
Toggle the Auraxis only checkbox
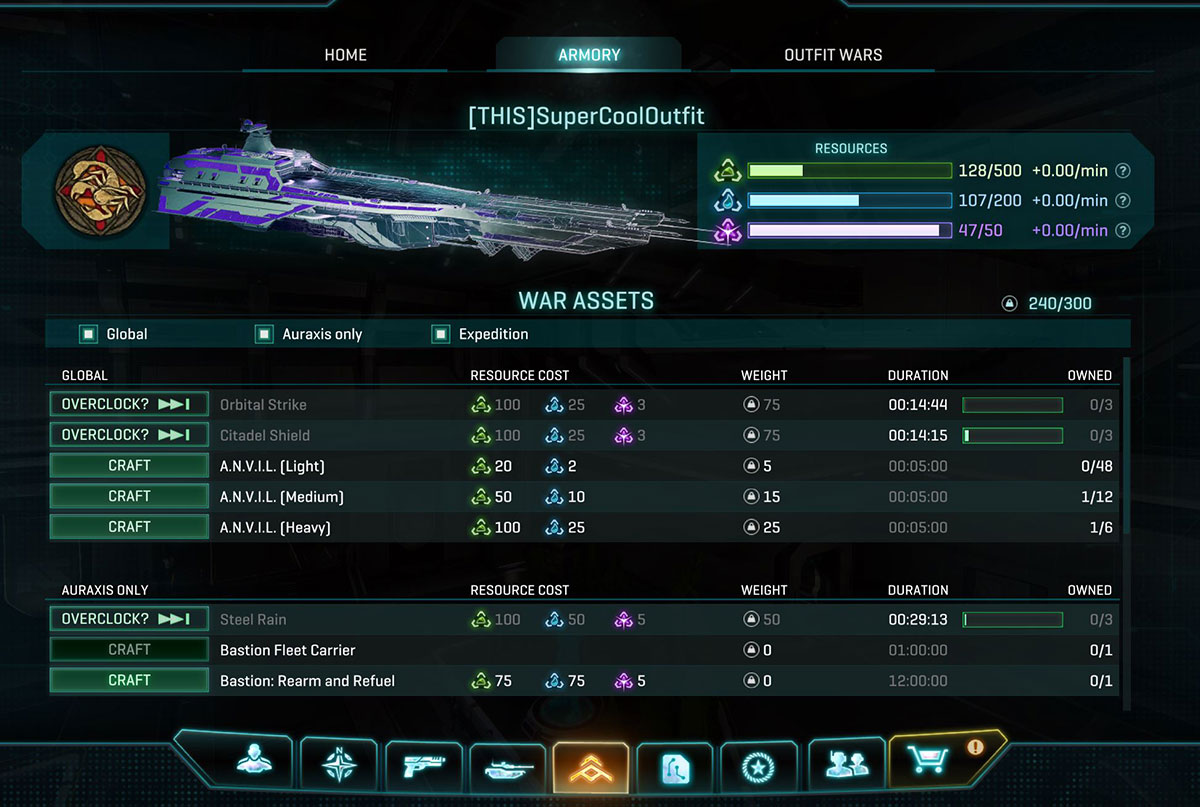pyautogui.click(x=264, y=334)
